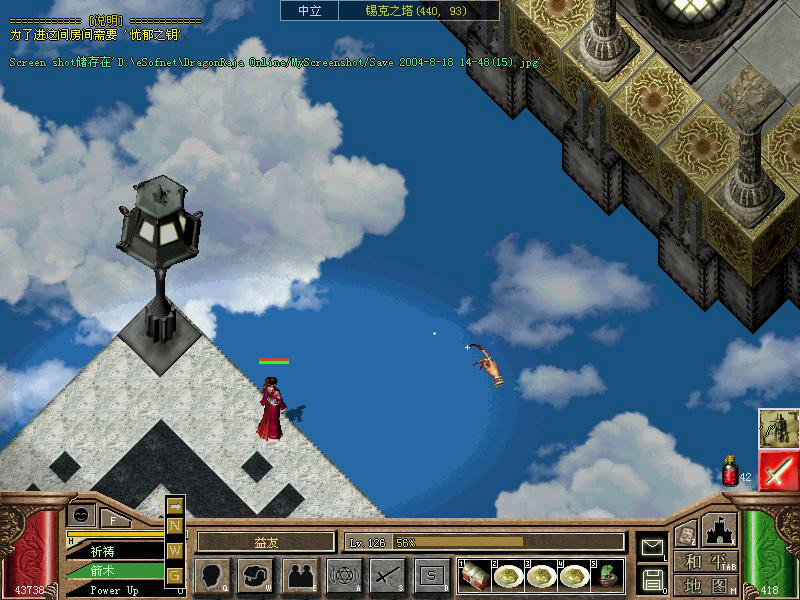Open the two-person party button
Viewport: 800px width, 600px height.
299,574
